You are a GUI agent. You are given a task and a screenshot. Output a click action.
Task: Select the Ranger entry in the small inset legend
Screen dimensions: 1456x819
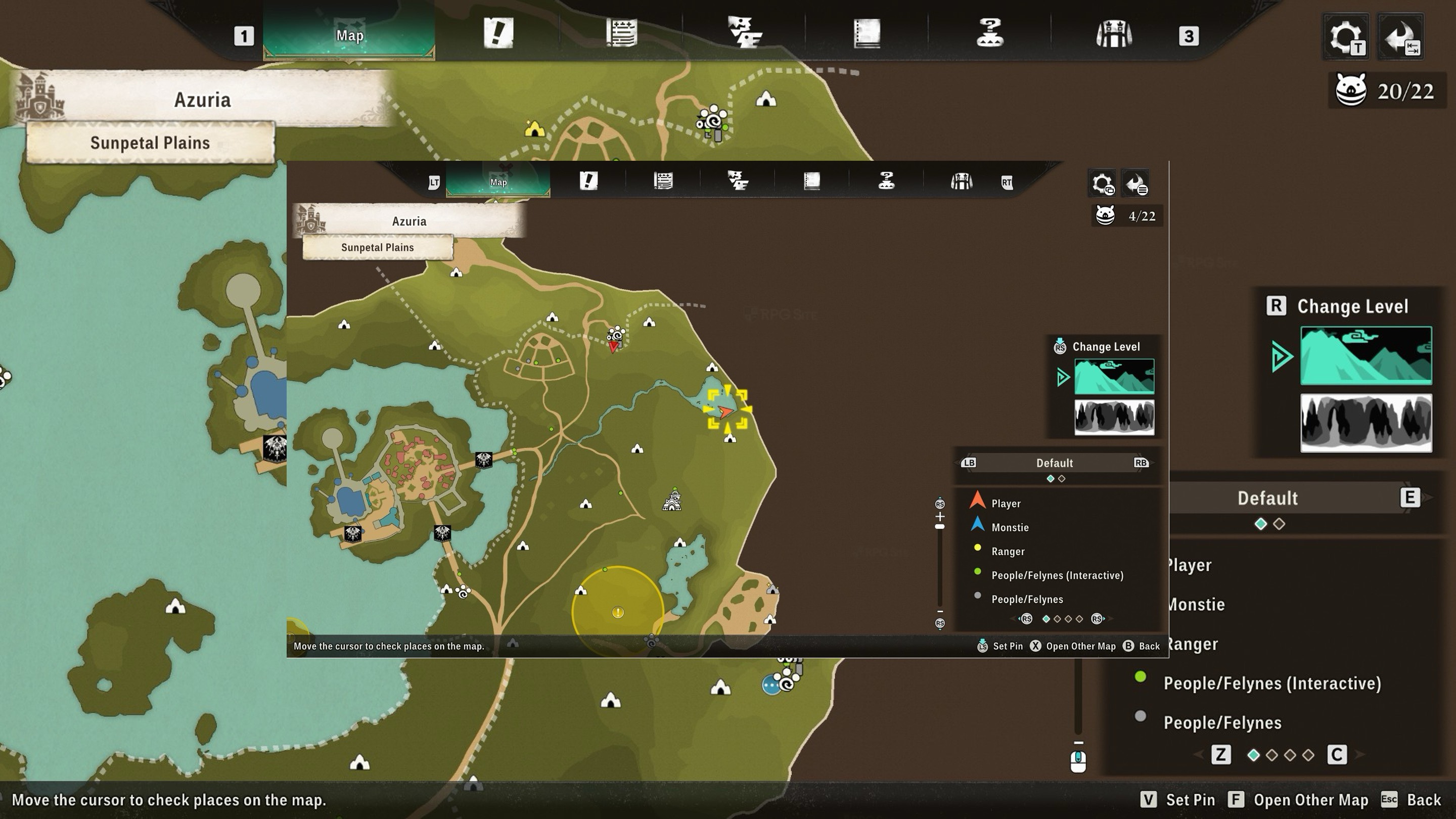pos(1007,551)
